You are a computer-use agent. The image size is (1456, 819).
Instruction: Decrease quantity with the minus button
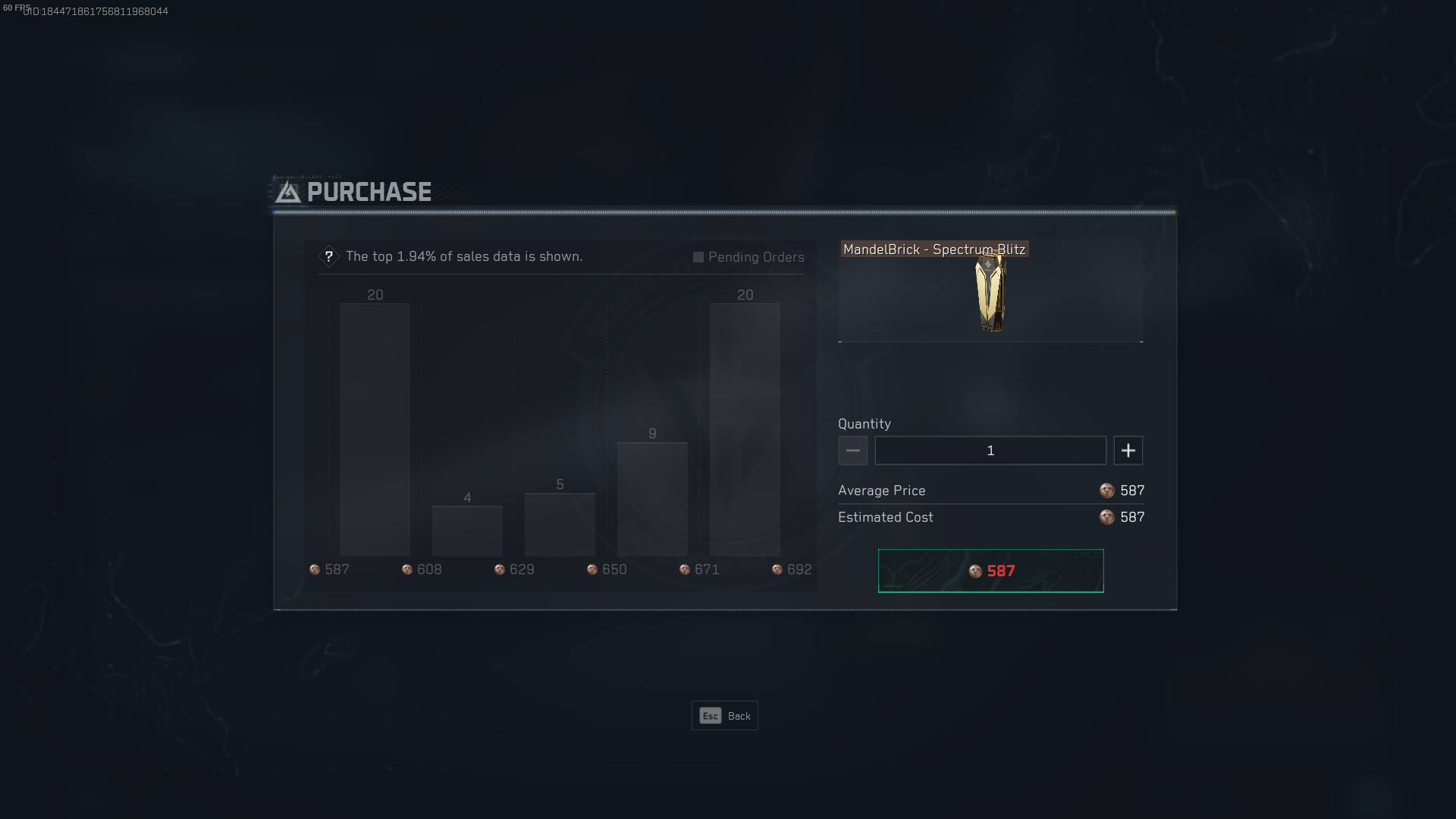pos(852,450)
